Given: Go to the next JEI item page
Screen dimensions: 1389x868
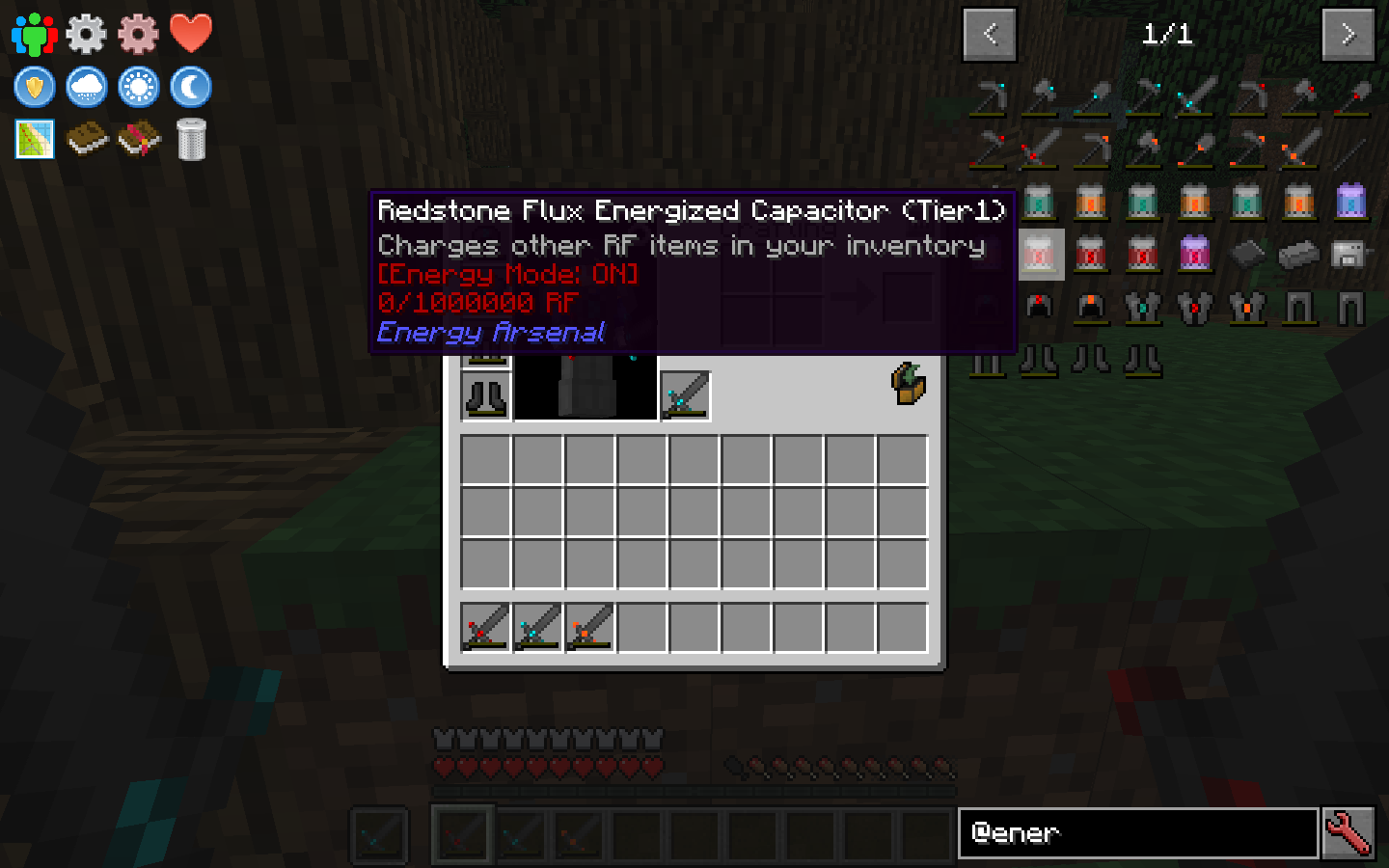Looking at the screenshot, I should [1348, 34].
